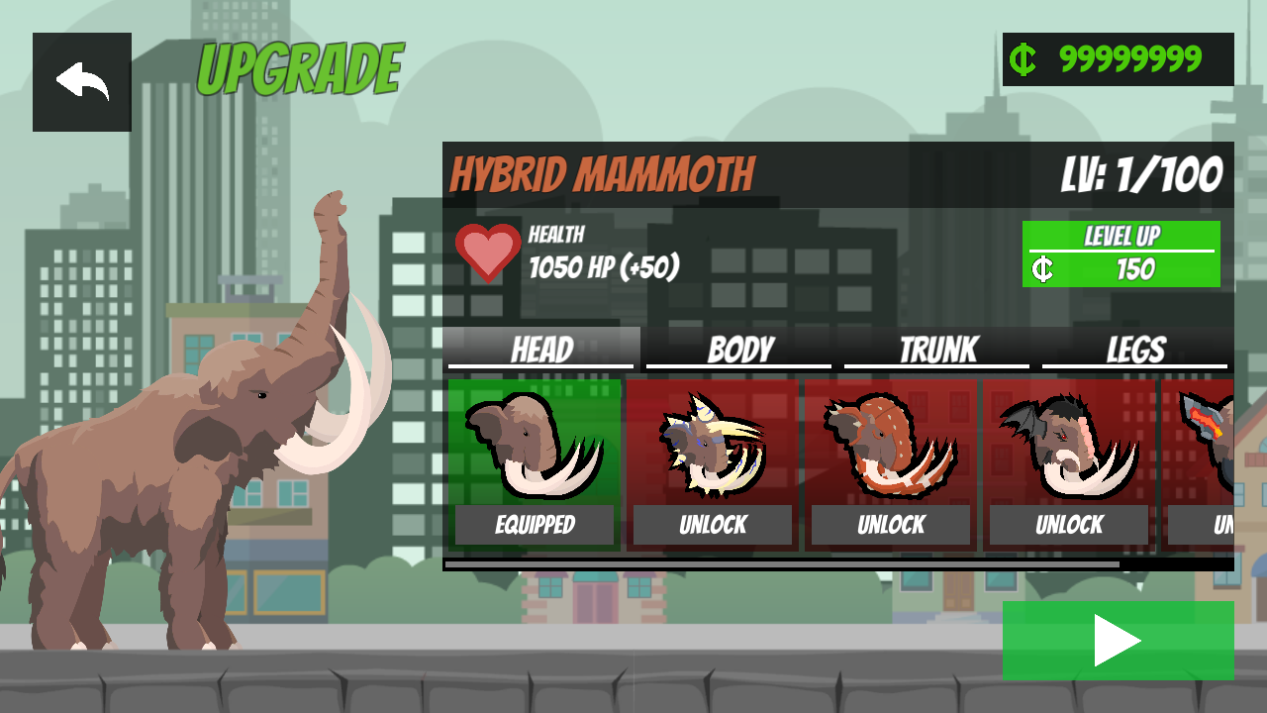Choose the bat-winged head thumbnail
Viewport: 1267px width, 713px height.
pyautogui.click(x=1068, y=445)
